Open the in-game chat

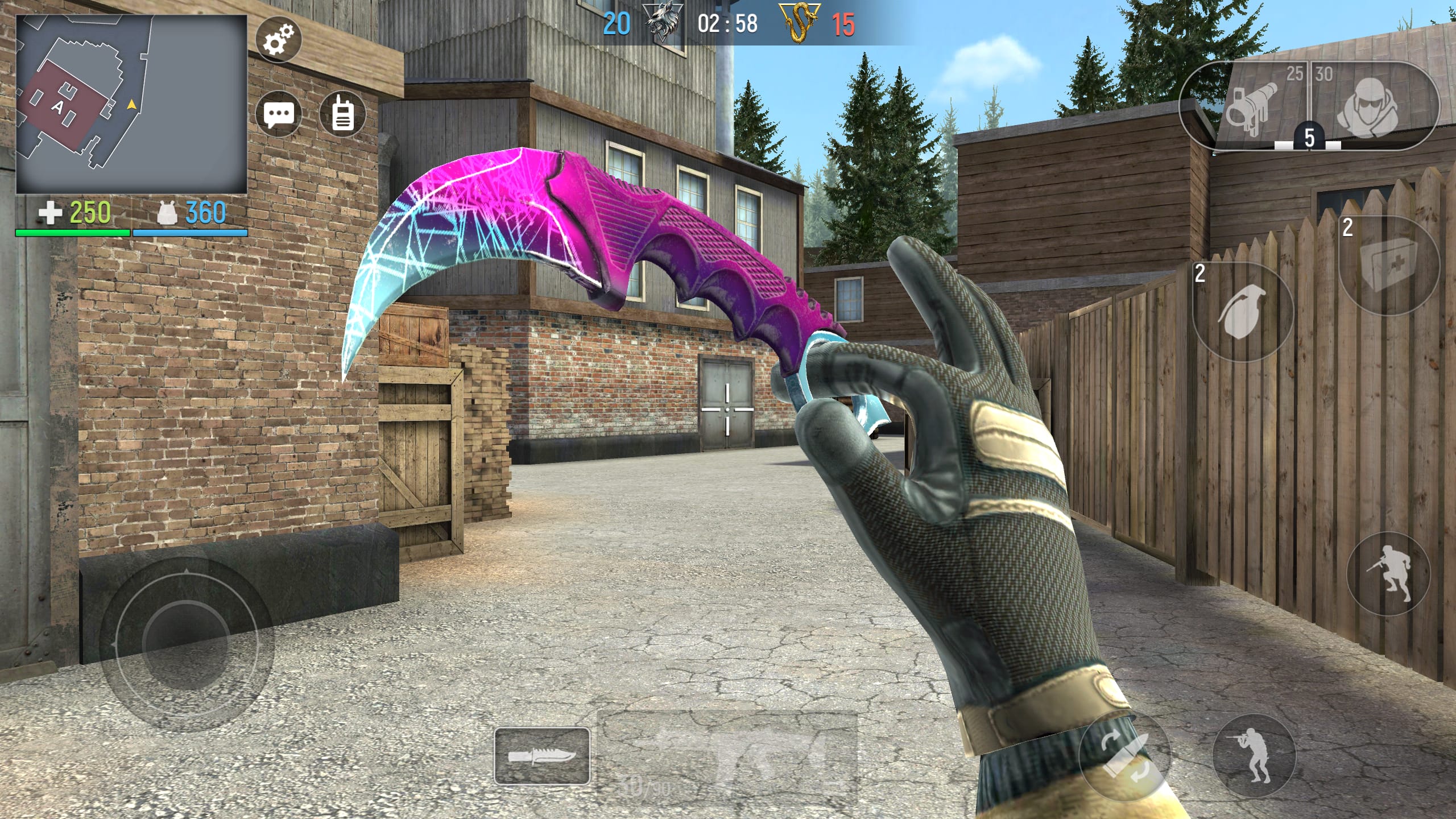pos(279,113)
